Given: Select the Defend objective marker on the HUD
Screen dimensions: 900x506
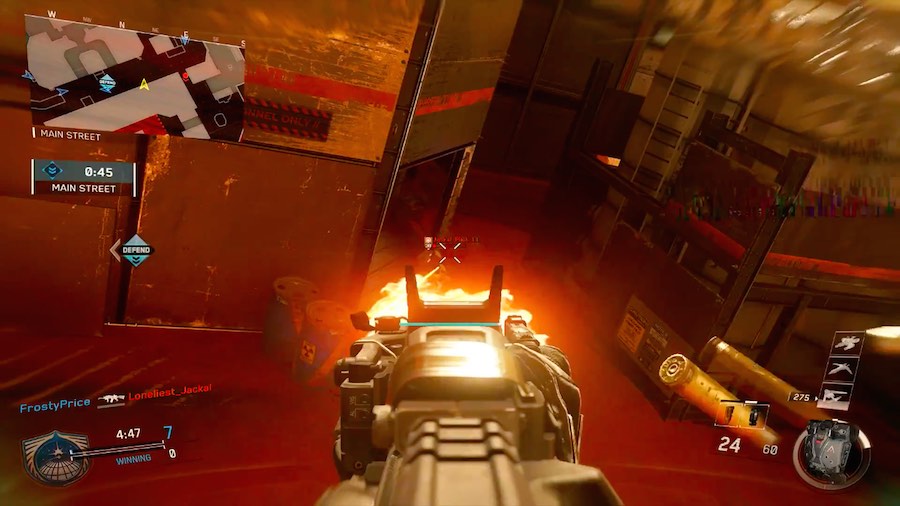Looking at the screenshot, I should pyautogui.click(x=135, y=249).
